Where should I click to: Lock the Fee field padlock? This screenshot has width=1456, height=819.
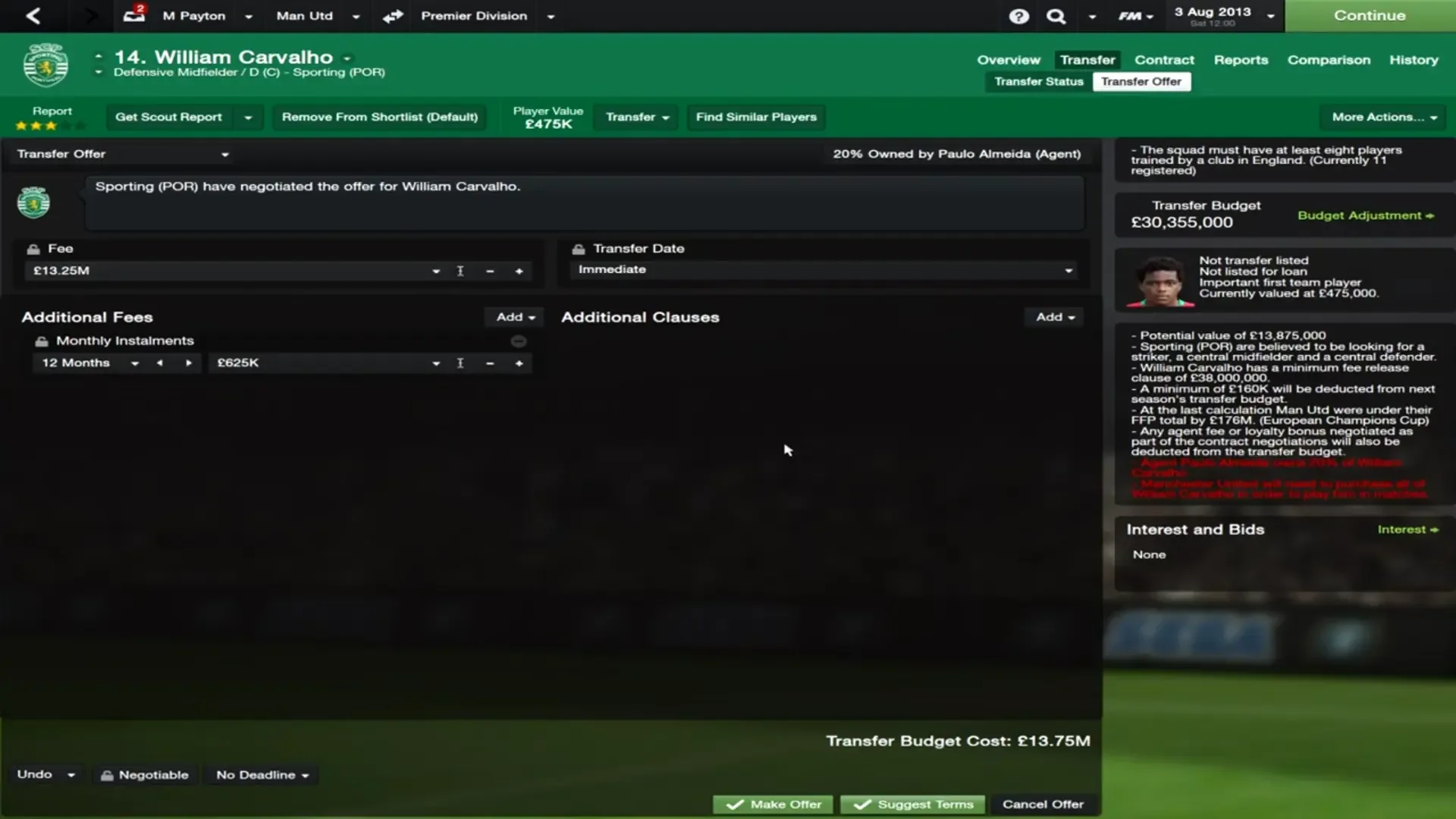click(32, 248)
